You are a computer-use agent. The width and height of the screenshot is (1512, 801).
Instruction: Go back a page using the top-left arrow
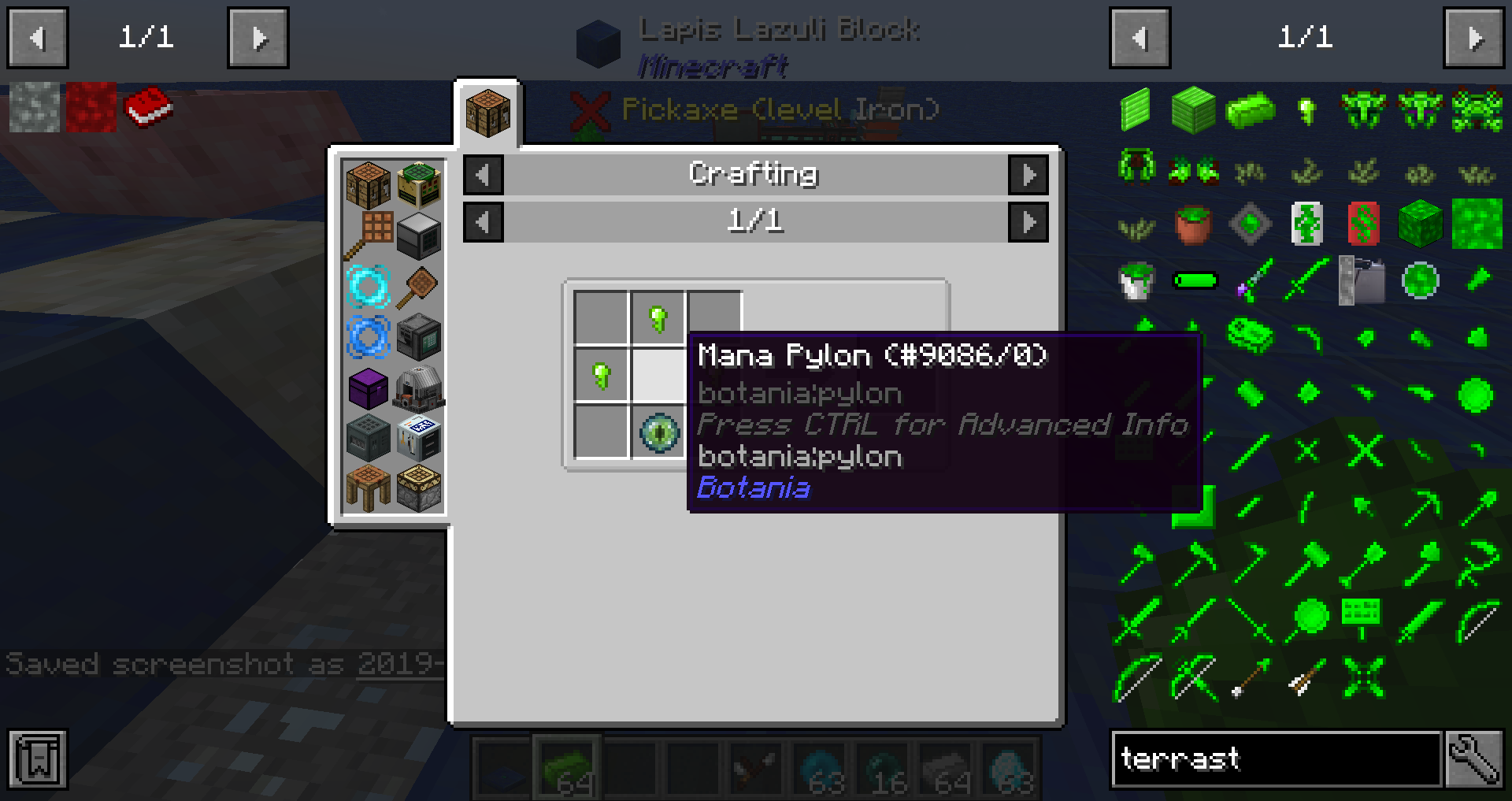coord(37,36)
